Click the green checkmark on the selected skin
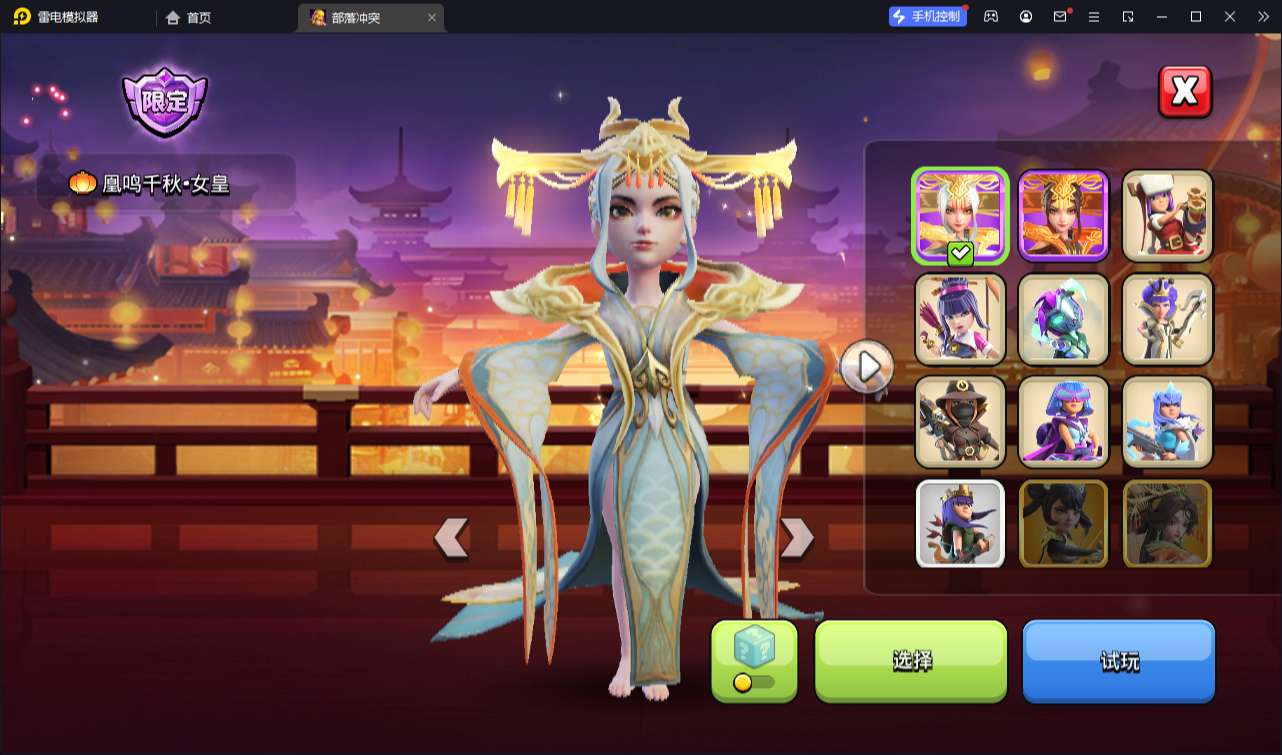This screenshot has height=755, width=1282. [958, 253]
